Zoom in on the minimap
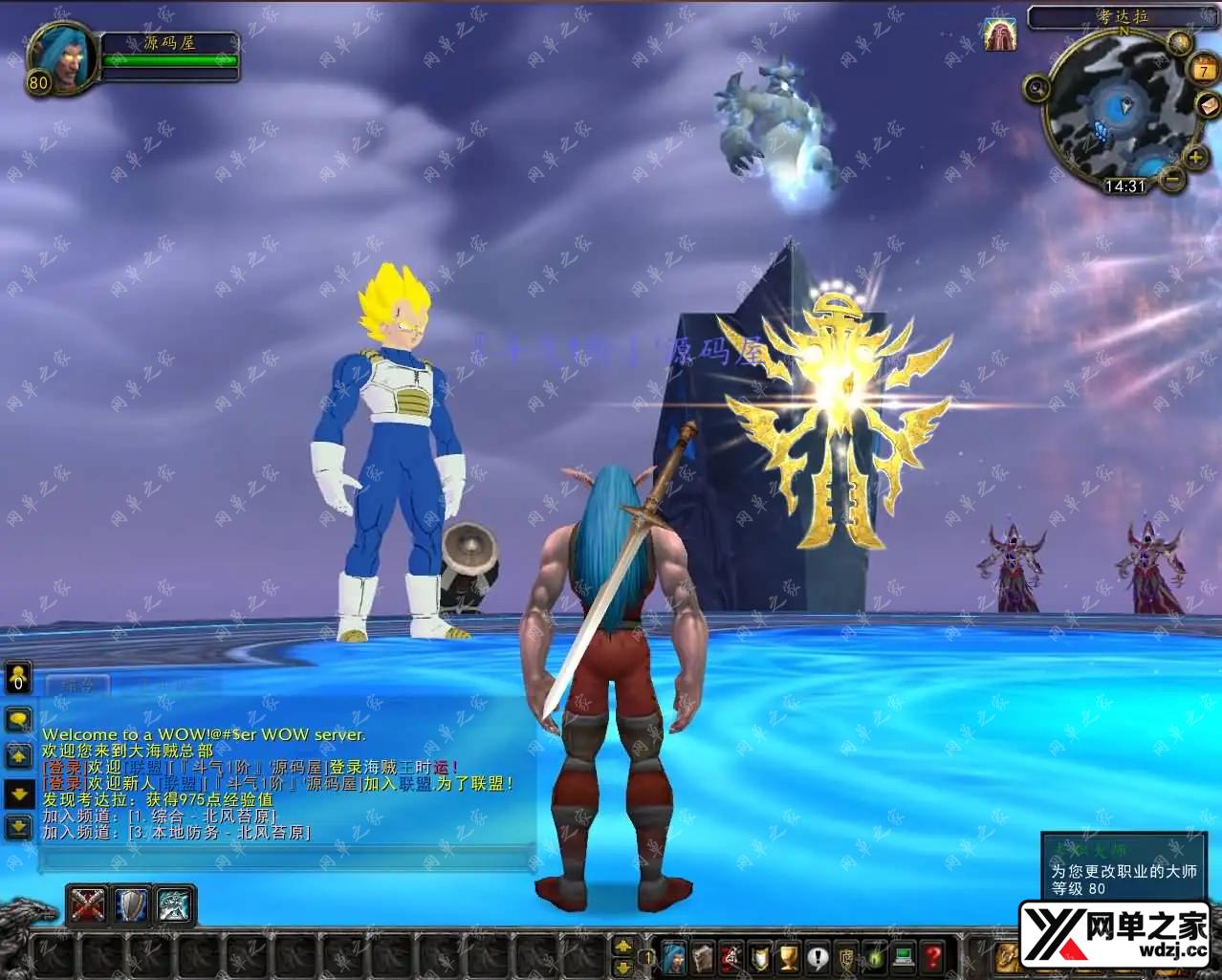This screenshot has width=1222, height=980. [x=1195, y=158]
